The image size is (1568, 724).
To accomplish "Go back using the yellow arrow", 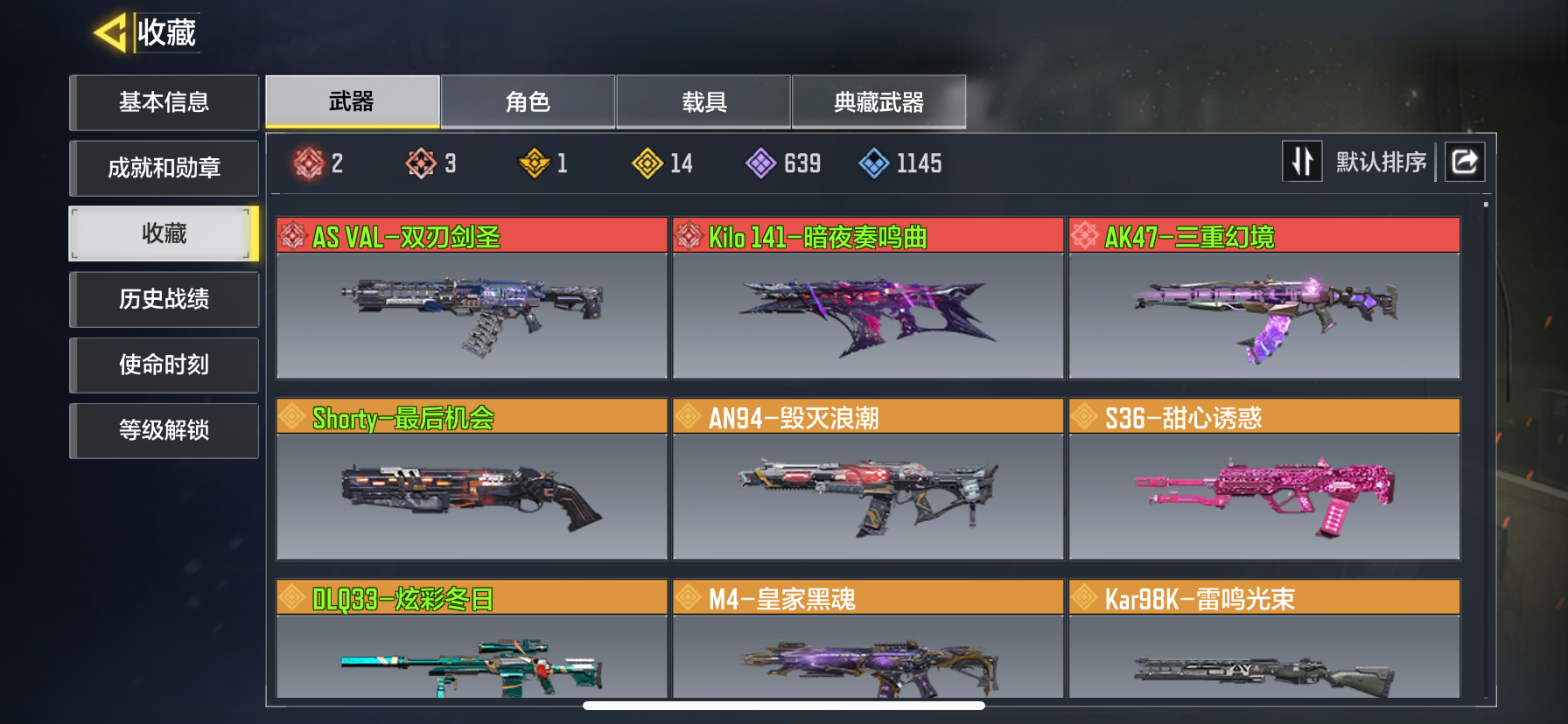I will 112,33.
